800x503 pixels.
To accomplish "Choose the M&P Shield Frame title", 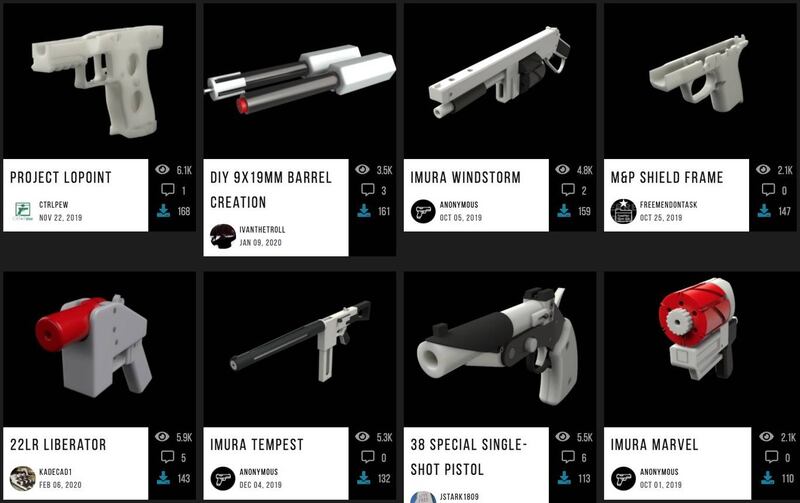I will click(667, 178).
